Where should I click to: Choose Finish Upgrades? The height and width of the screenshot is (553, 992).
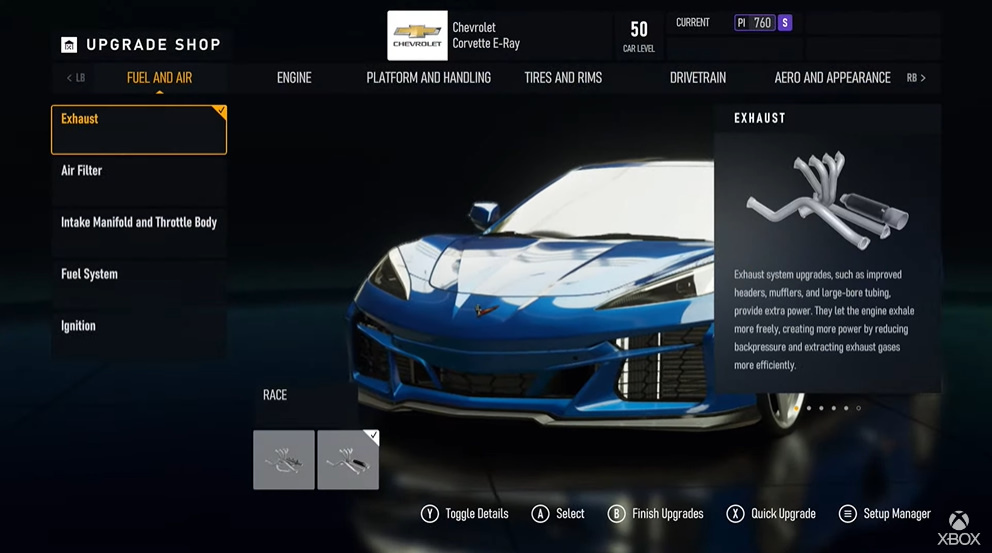point(656,514)
